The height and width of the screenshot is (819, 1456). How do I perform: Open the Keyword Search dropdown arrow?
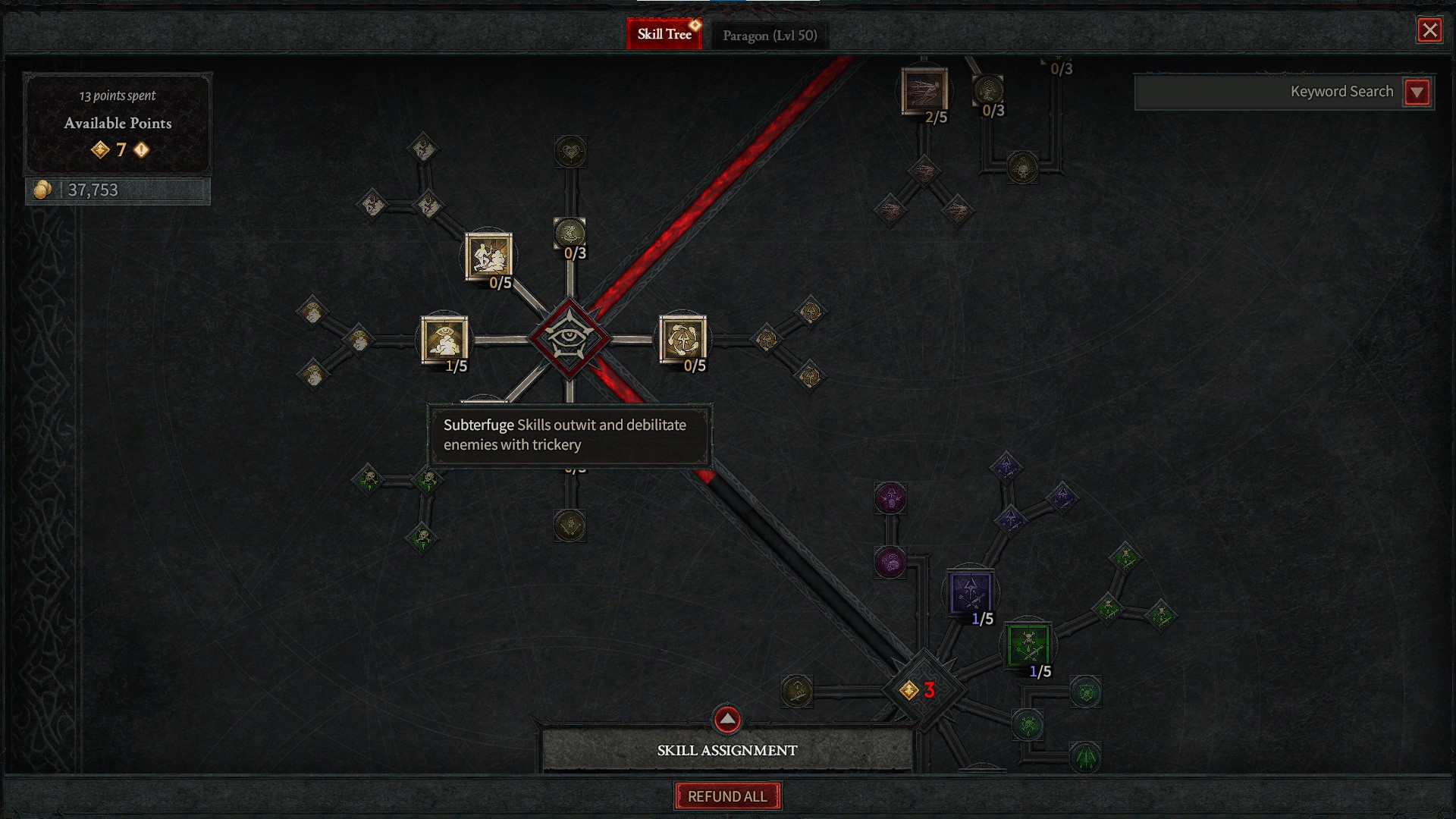coord(1417,91)
